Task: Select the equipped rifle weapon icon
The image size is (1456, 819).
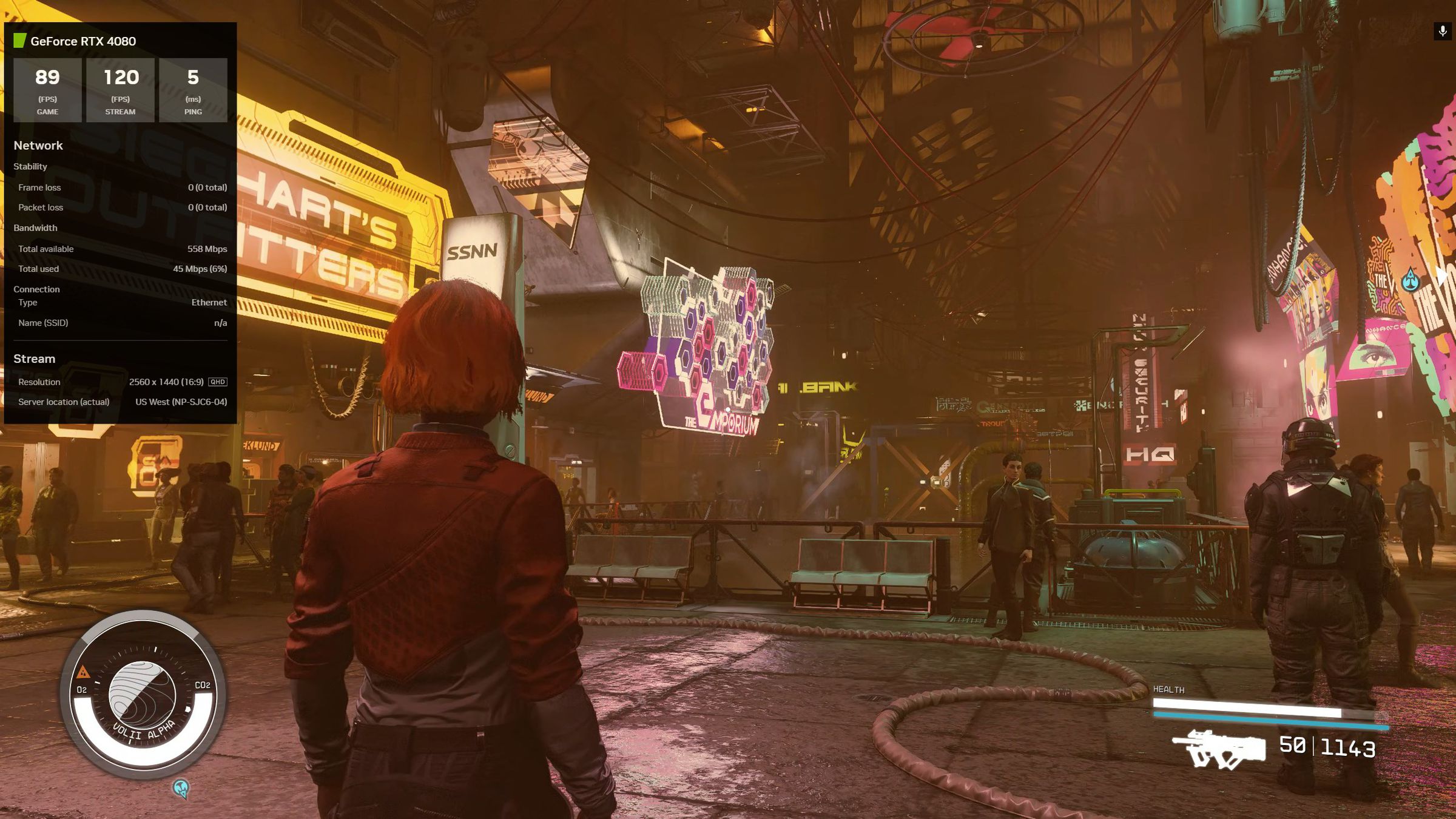Action: click(1218, 750)
